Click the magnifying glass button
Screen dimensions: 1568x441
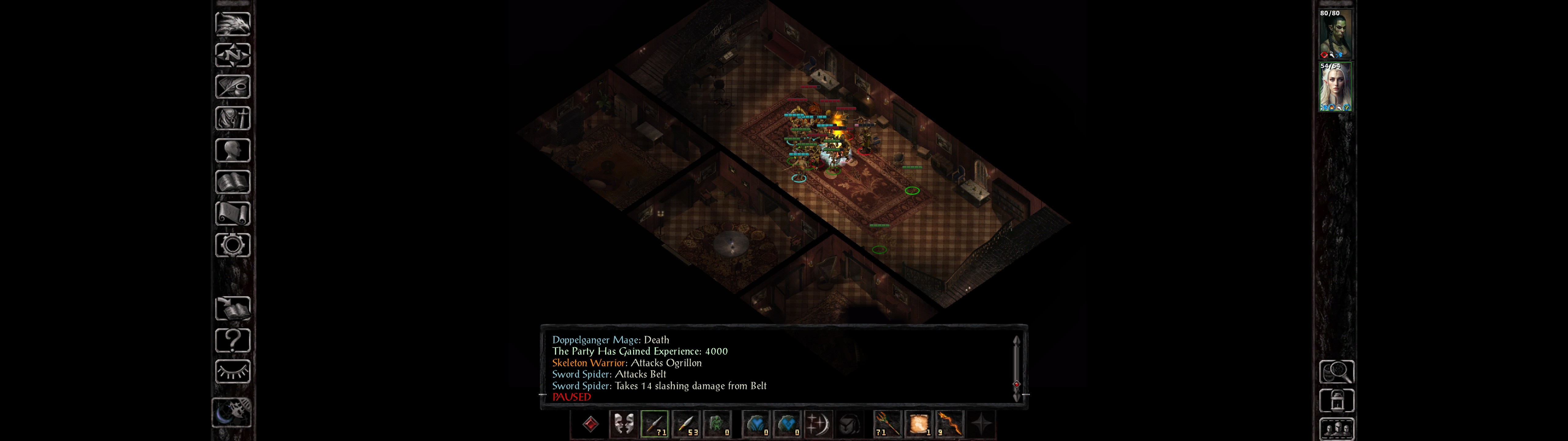(1336, 371)
